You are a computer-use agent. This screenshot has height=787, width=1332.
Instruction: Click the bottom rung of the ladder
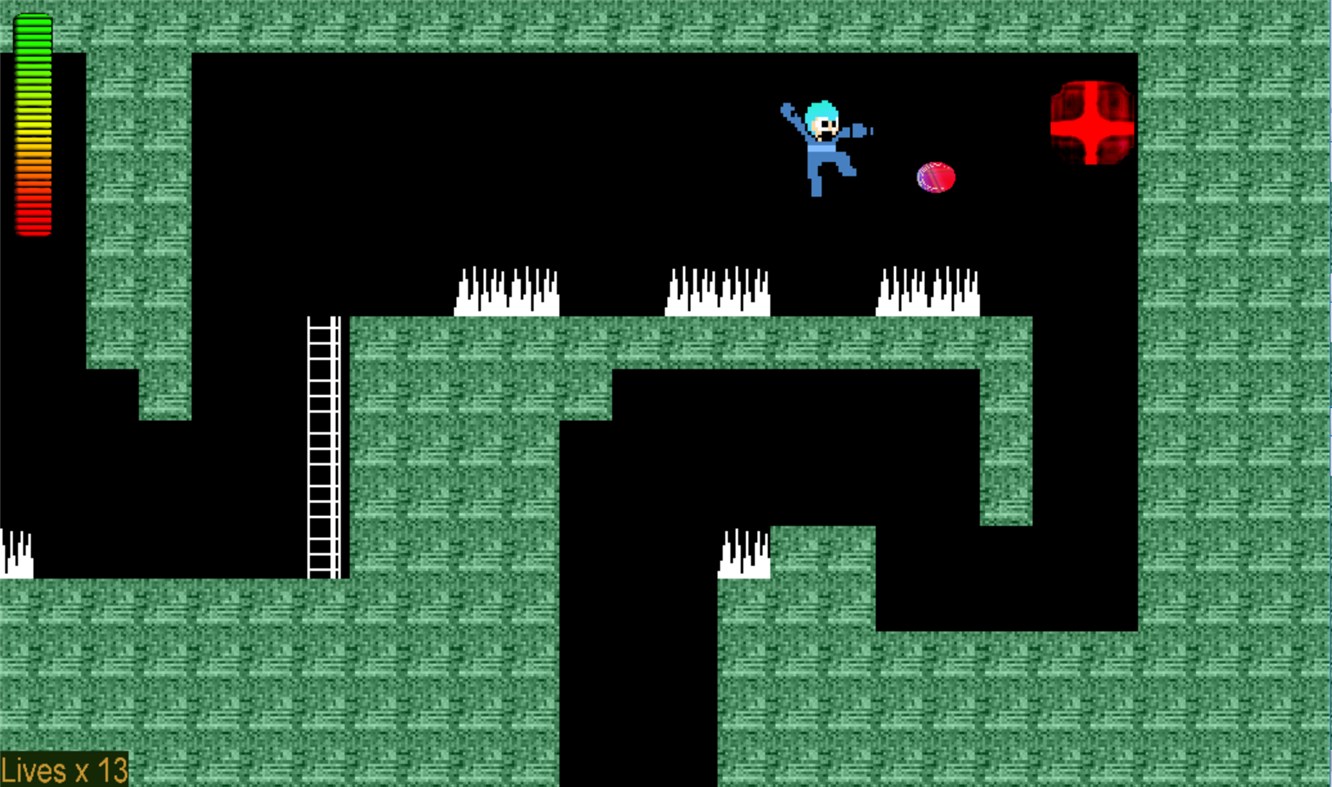point(323,568)
